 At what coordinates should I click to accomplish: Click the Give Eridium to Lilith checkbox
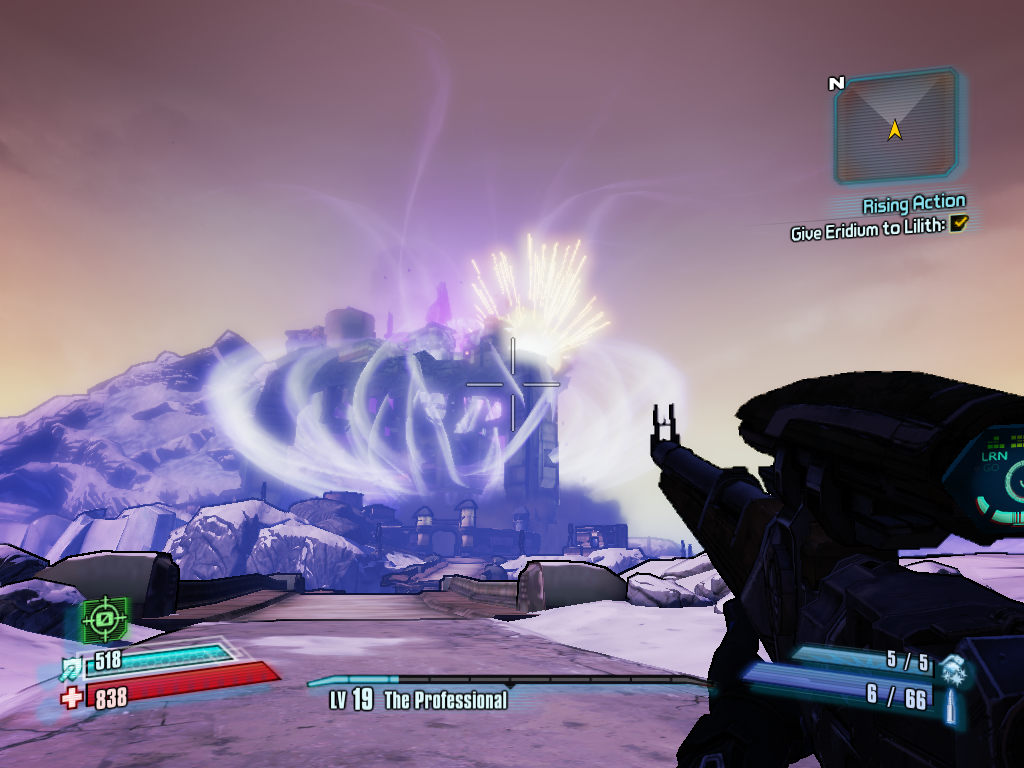point(959,224)
